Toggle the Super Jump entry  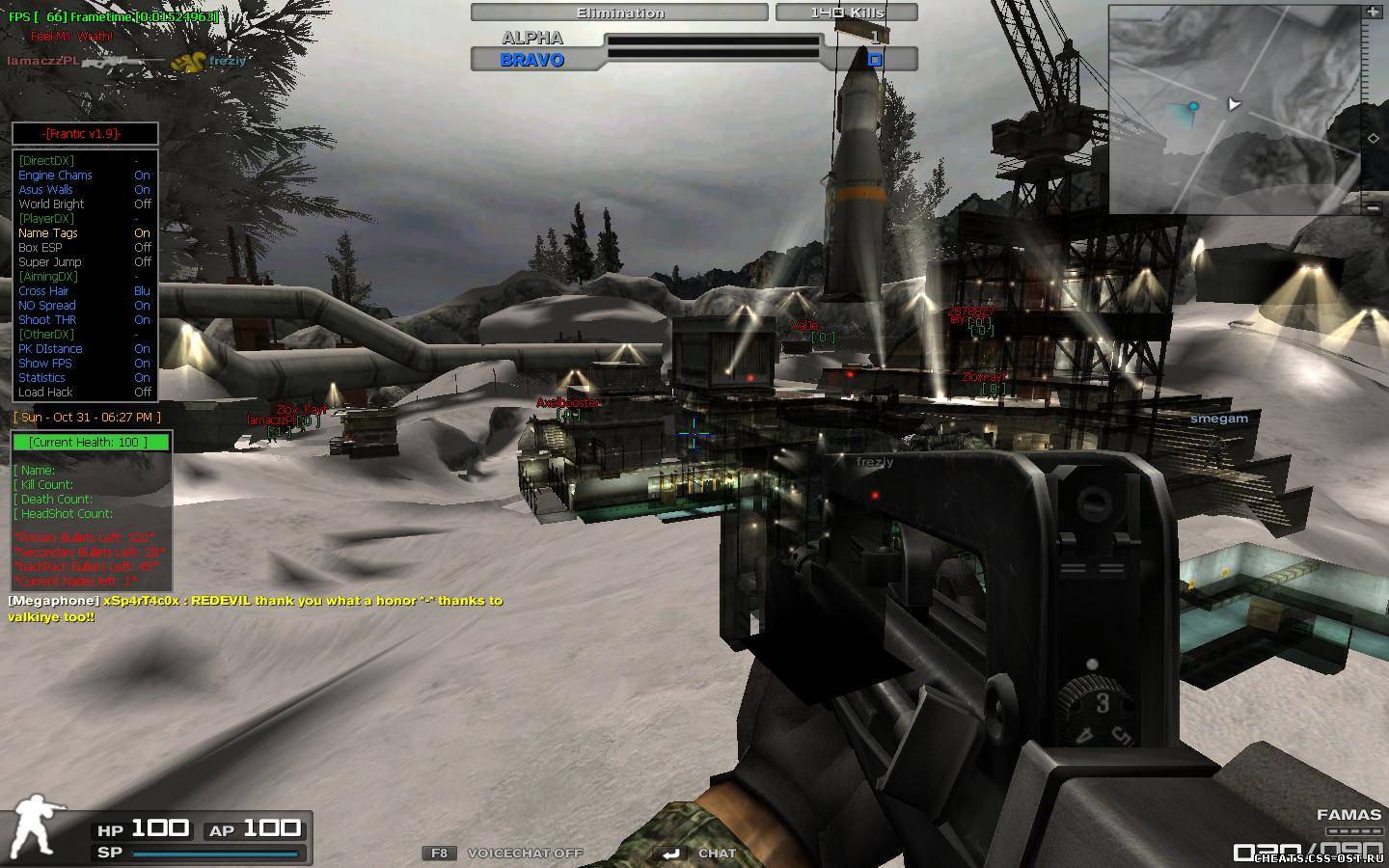[x=49, y=262]
